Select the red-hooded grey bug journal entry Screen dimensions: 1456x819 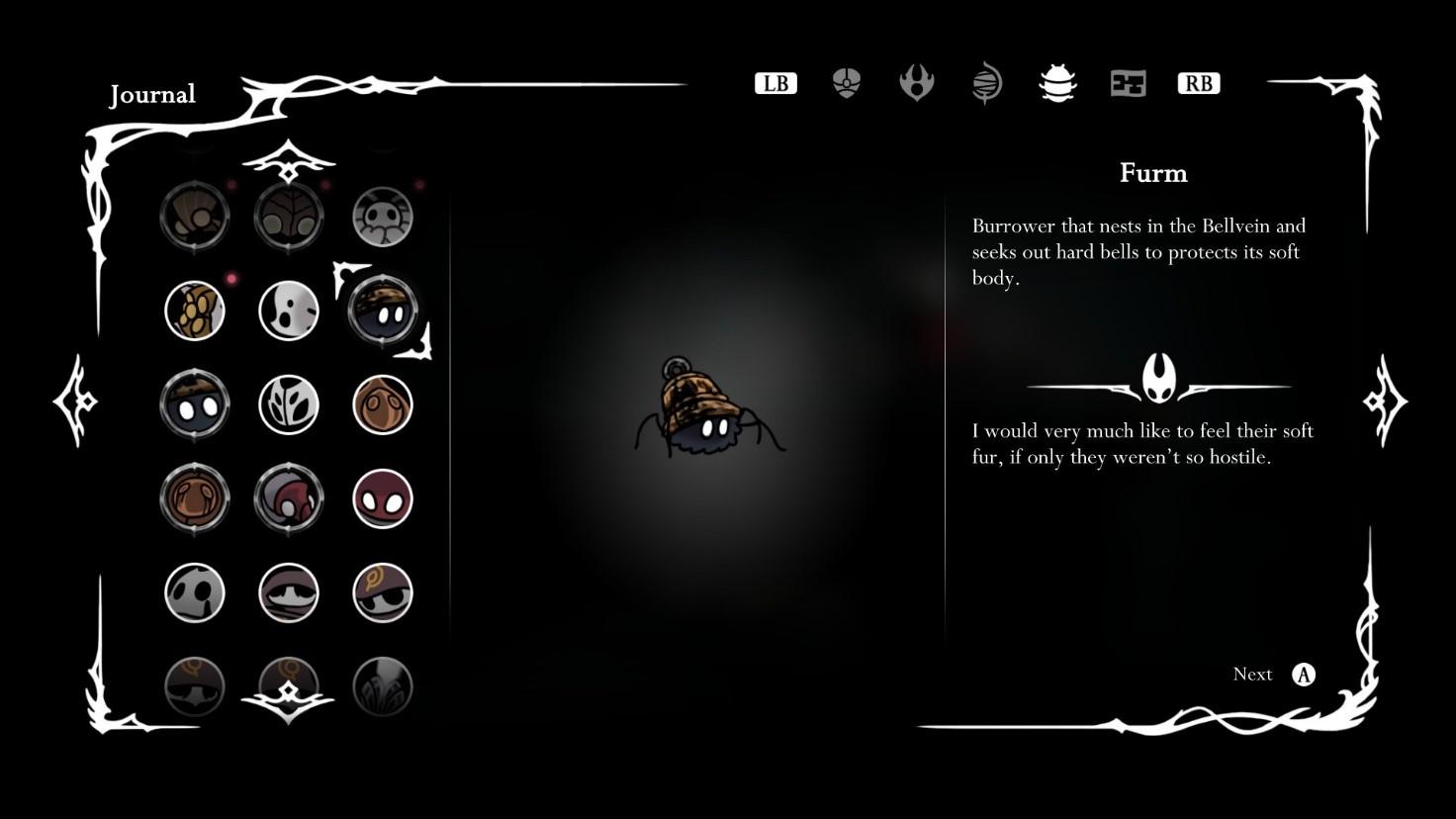[x=289, y=499]
